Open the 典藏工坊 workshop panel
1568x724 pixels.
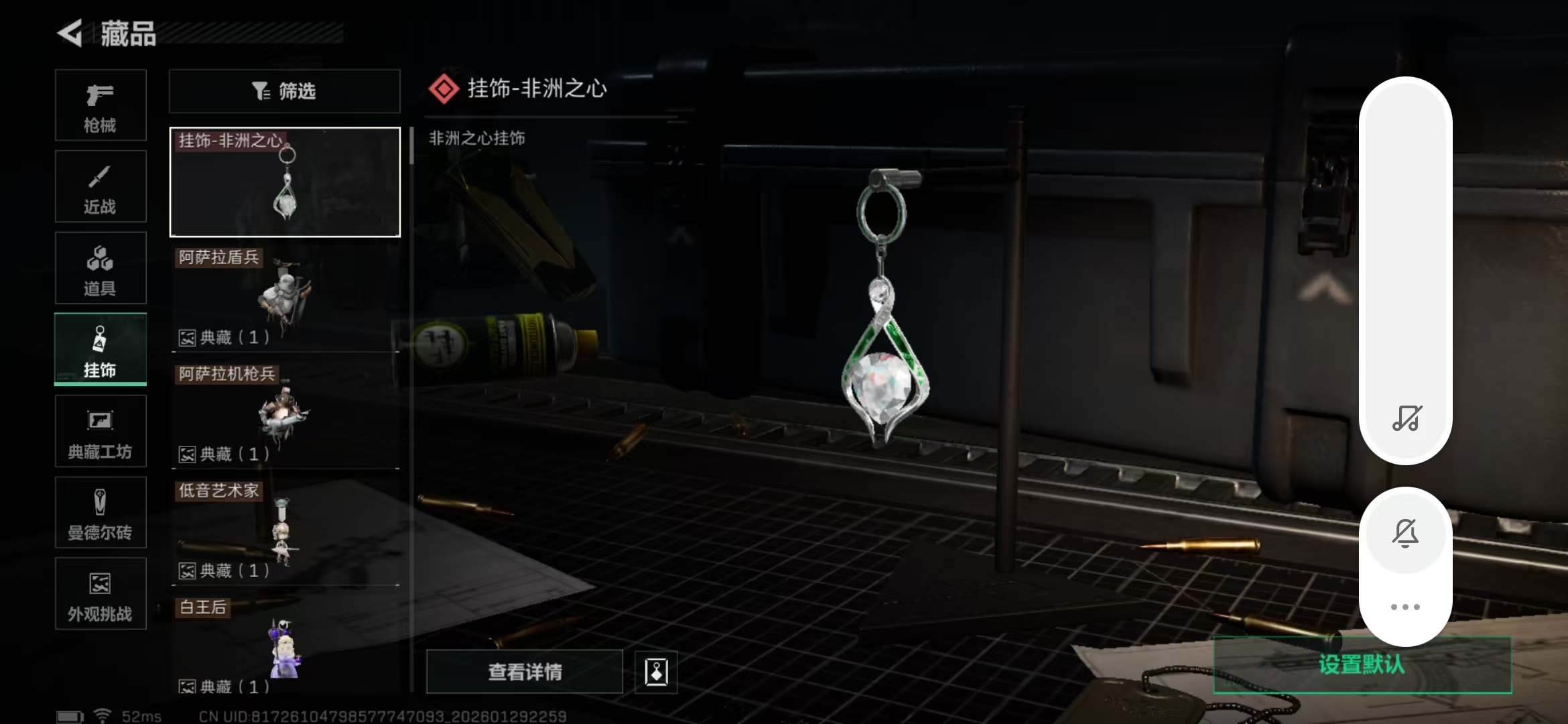point(101,431)
